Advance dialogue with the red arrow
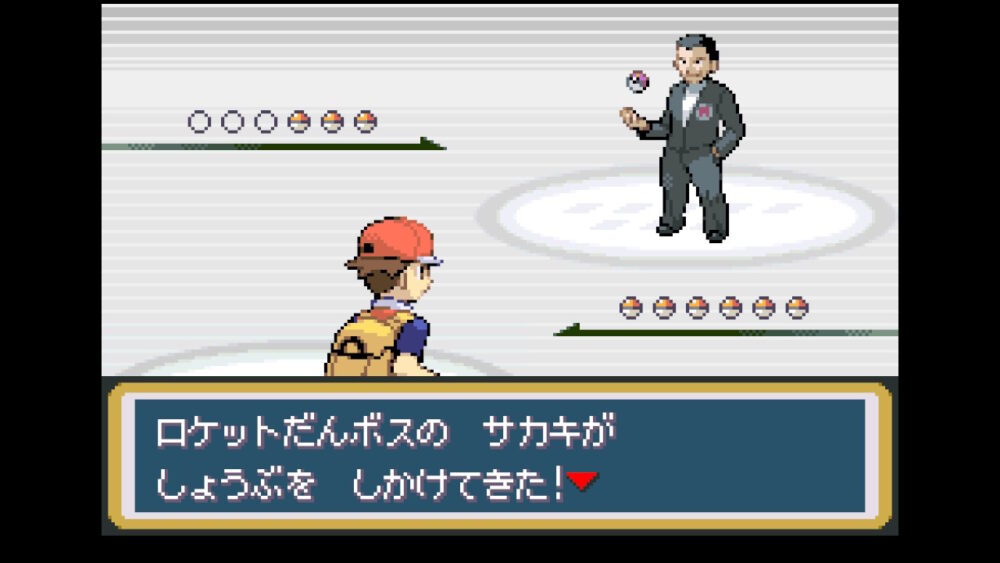The height and width of the screenshot is (563, 1000). point(582,482)
